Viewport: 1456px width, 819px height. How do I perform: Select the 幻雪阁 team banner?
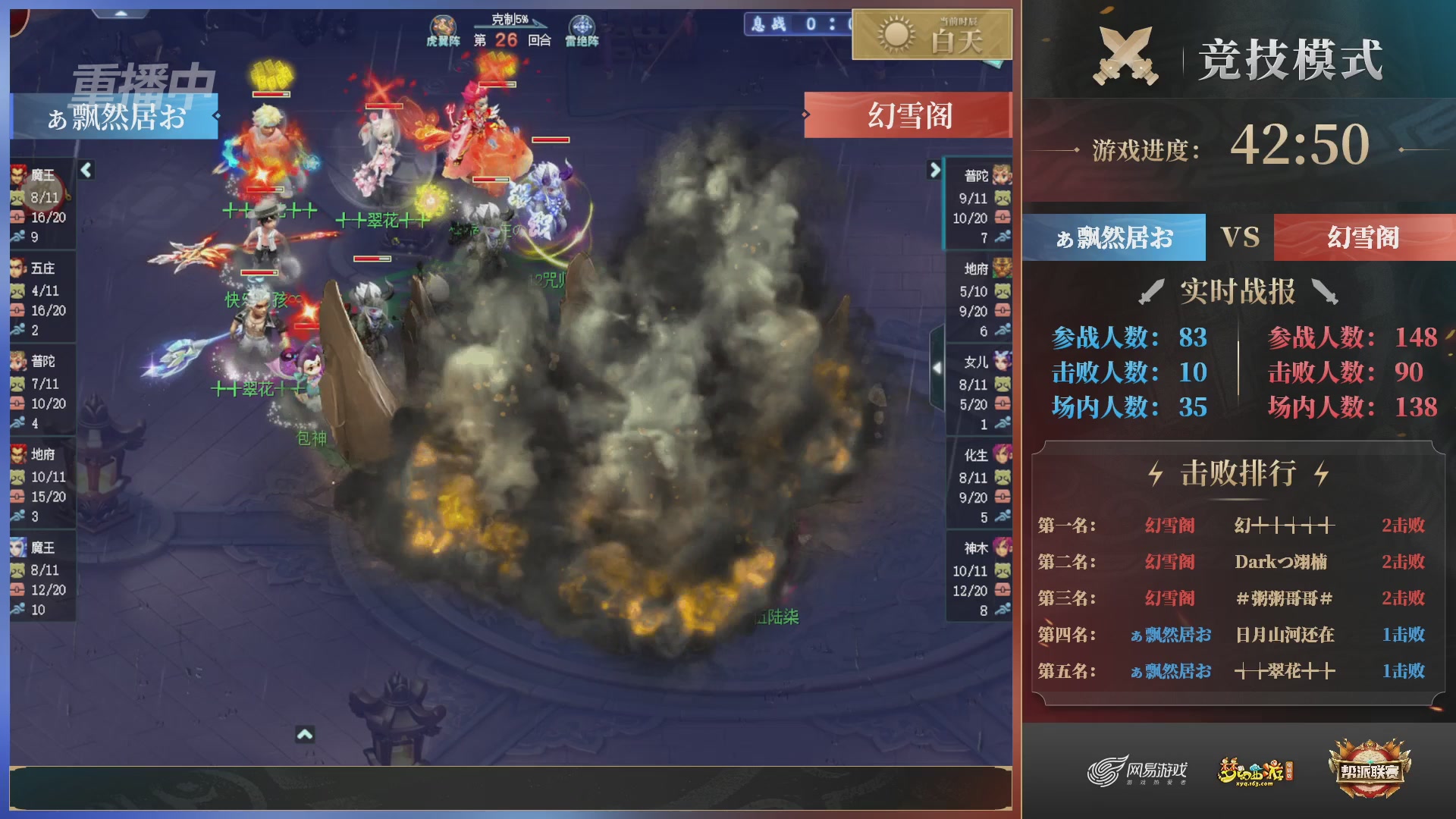1365,237
